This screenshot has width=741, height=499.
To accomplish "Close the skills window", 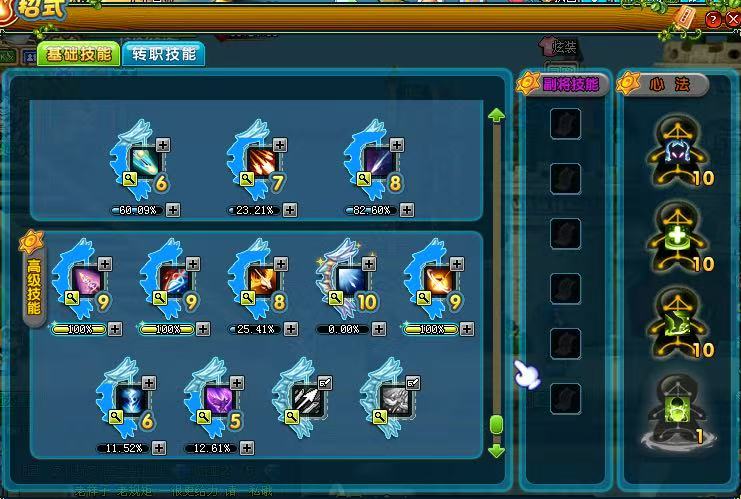I will pos(729,20).
